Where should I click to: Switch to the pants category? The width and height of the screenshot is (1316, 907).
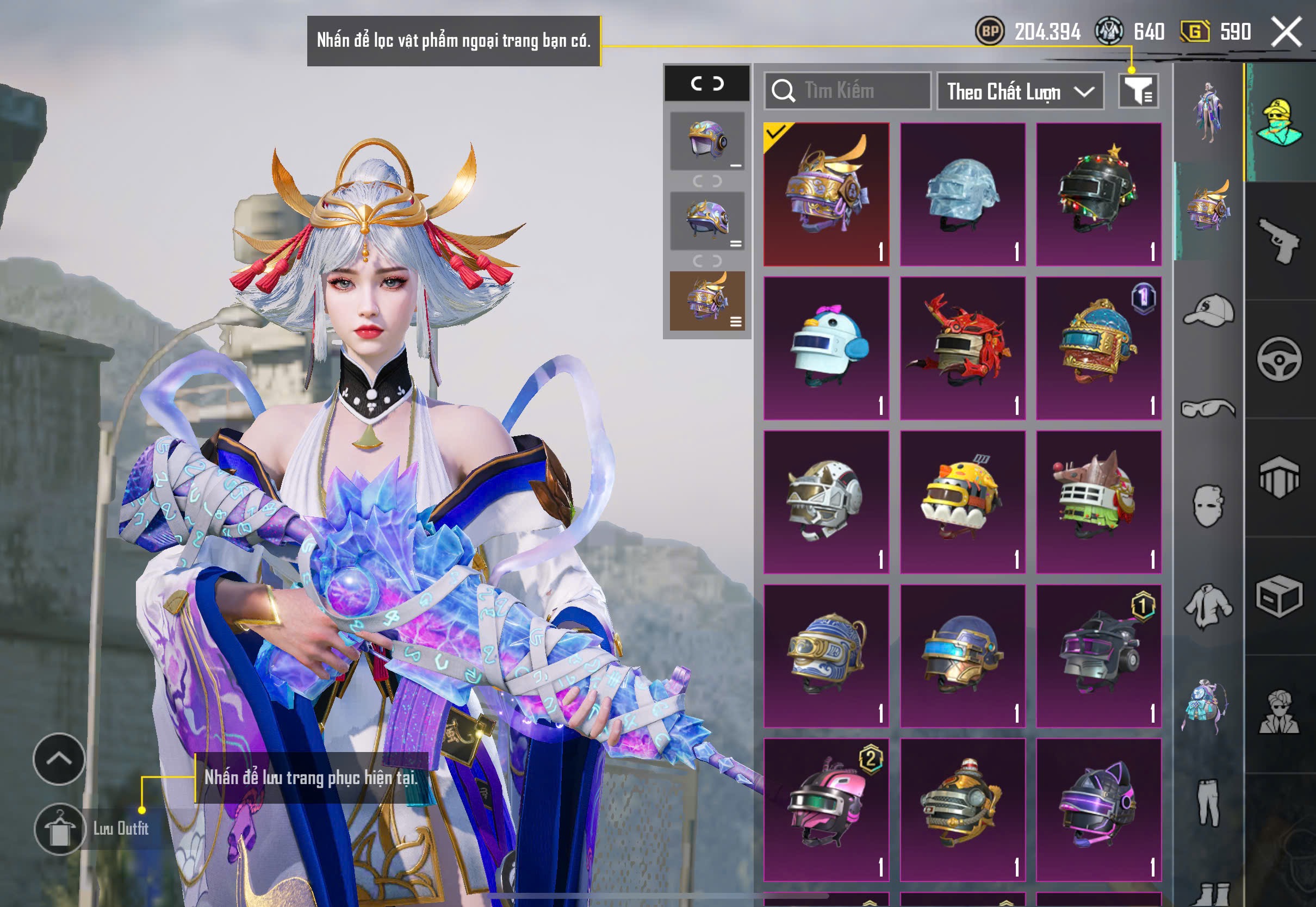(x=1209, y=802)
